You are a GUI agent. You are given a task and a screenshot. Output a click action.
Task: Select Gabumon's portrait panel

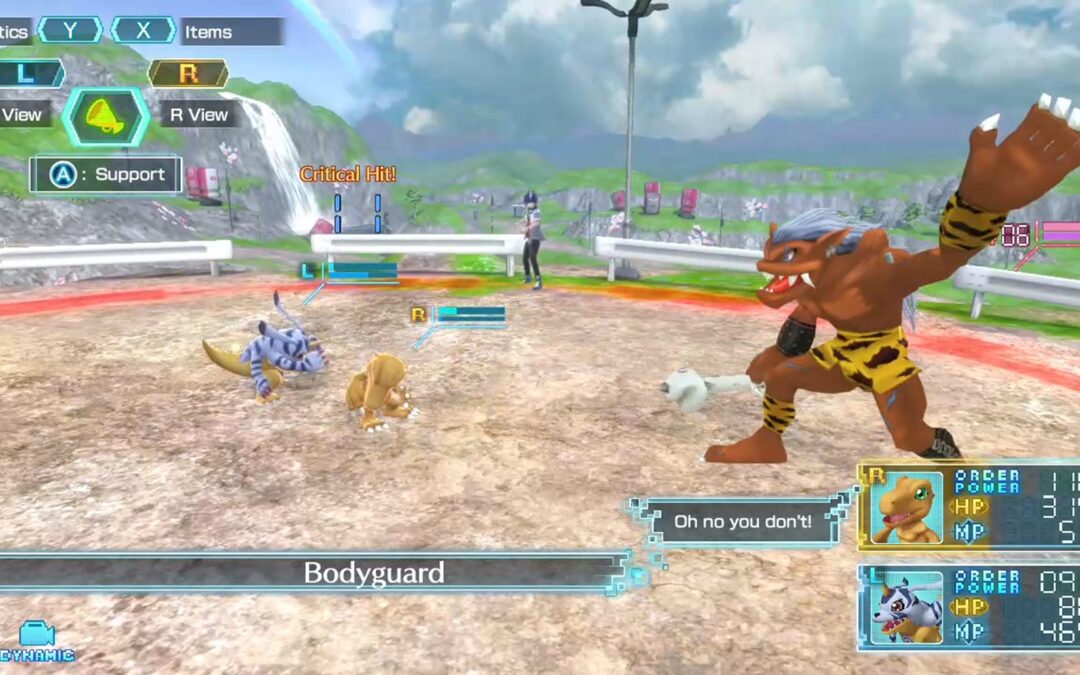pyautogui.click(x=905, y=607)
